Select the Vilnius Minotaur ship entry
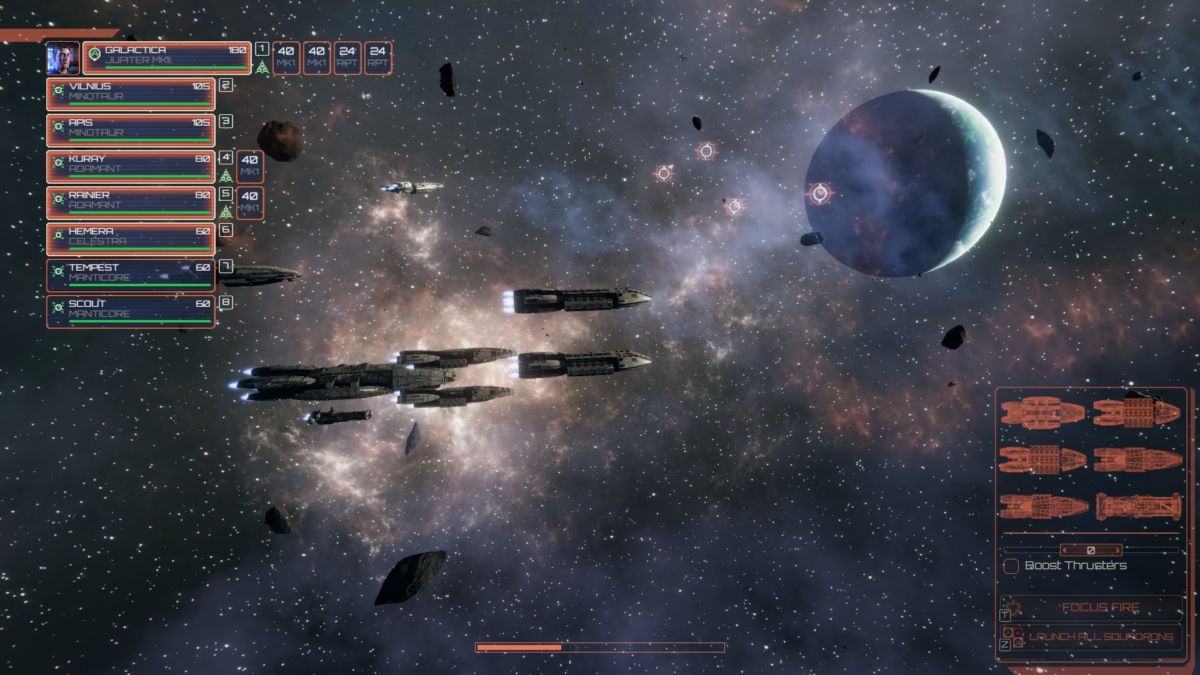The height and width of the screenshot is (675, 1200). point(130,94)
